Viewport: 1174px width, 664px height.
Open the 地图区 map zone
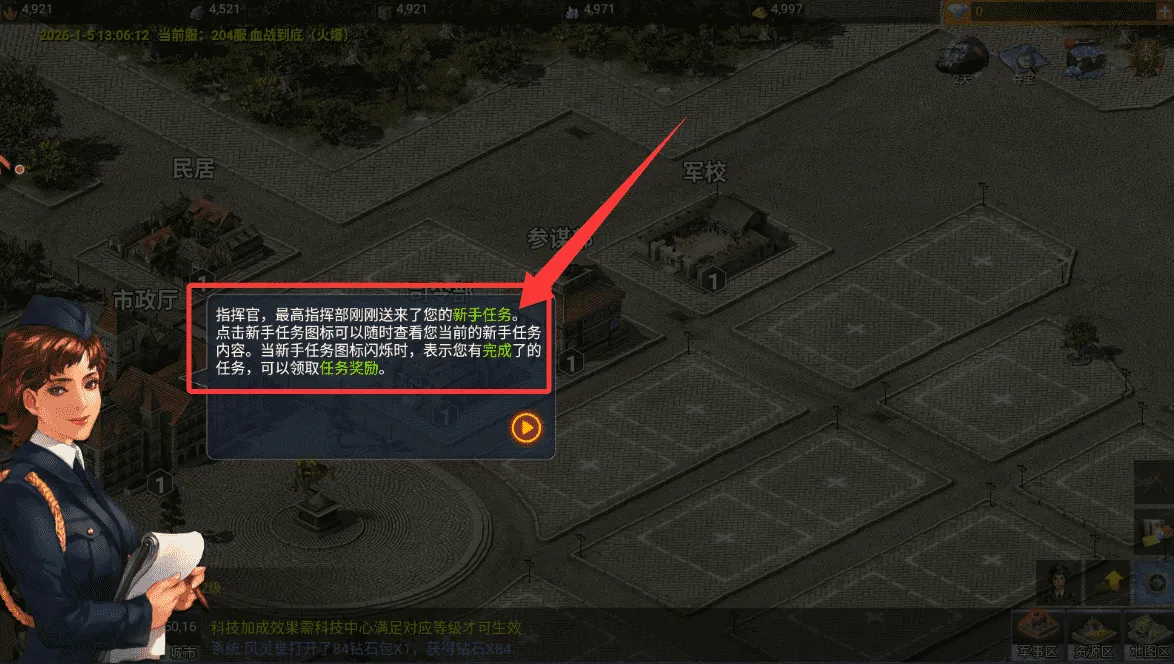pos(1148,633)
